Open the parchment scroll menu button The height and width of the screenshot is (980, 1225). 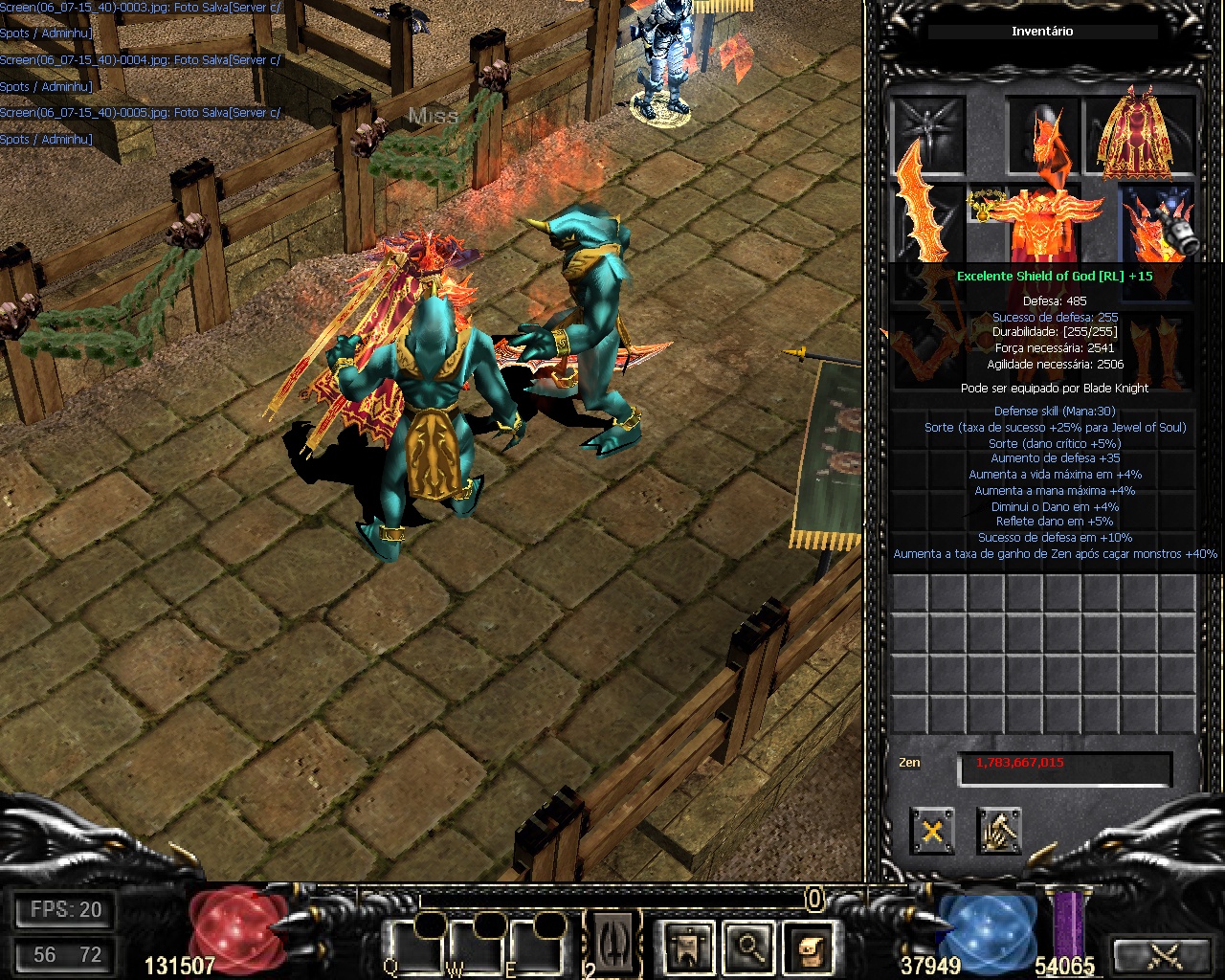click(809, 947)
